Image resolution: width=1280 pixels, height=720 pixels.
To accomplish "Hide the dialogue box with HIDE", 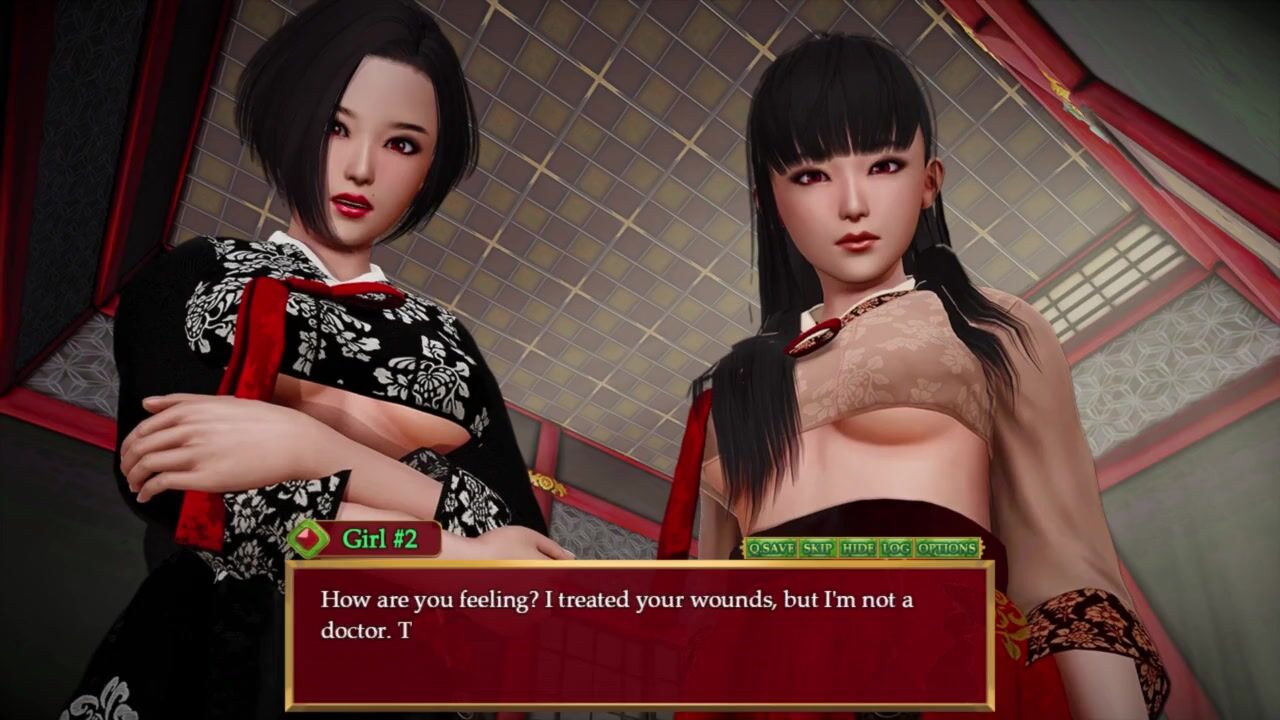I will [x=858, y=548].
